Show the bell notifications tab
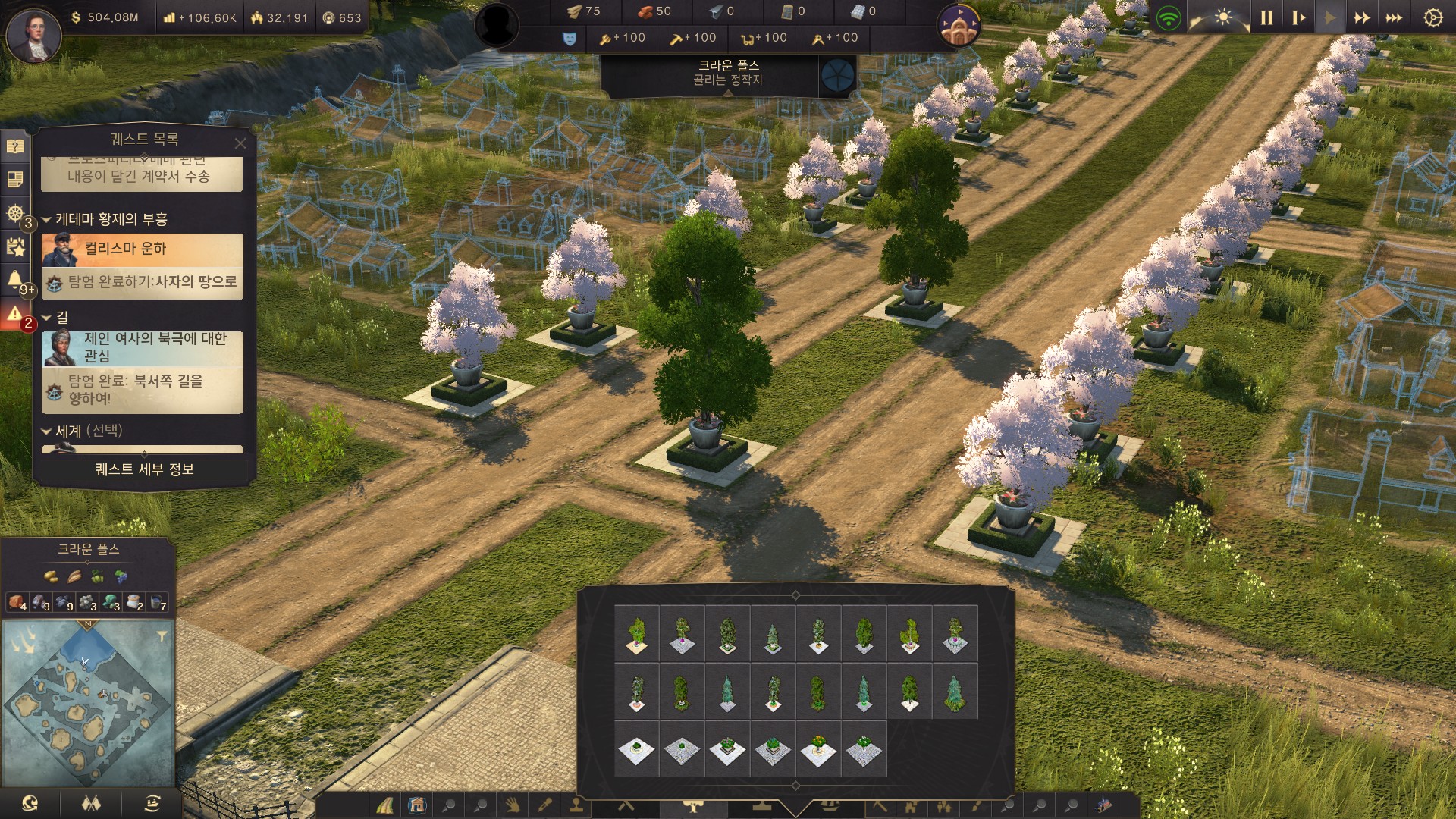 pyautogui.click(x=15, y=279)
